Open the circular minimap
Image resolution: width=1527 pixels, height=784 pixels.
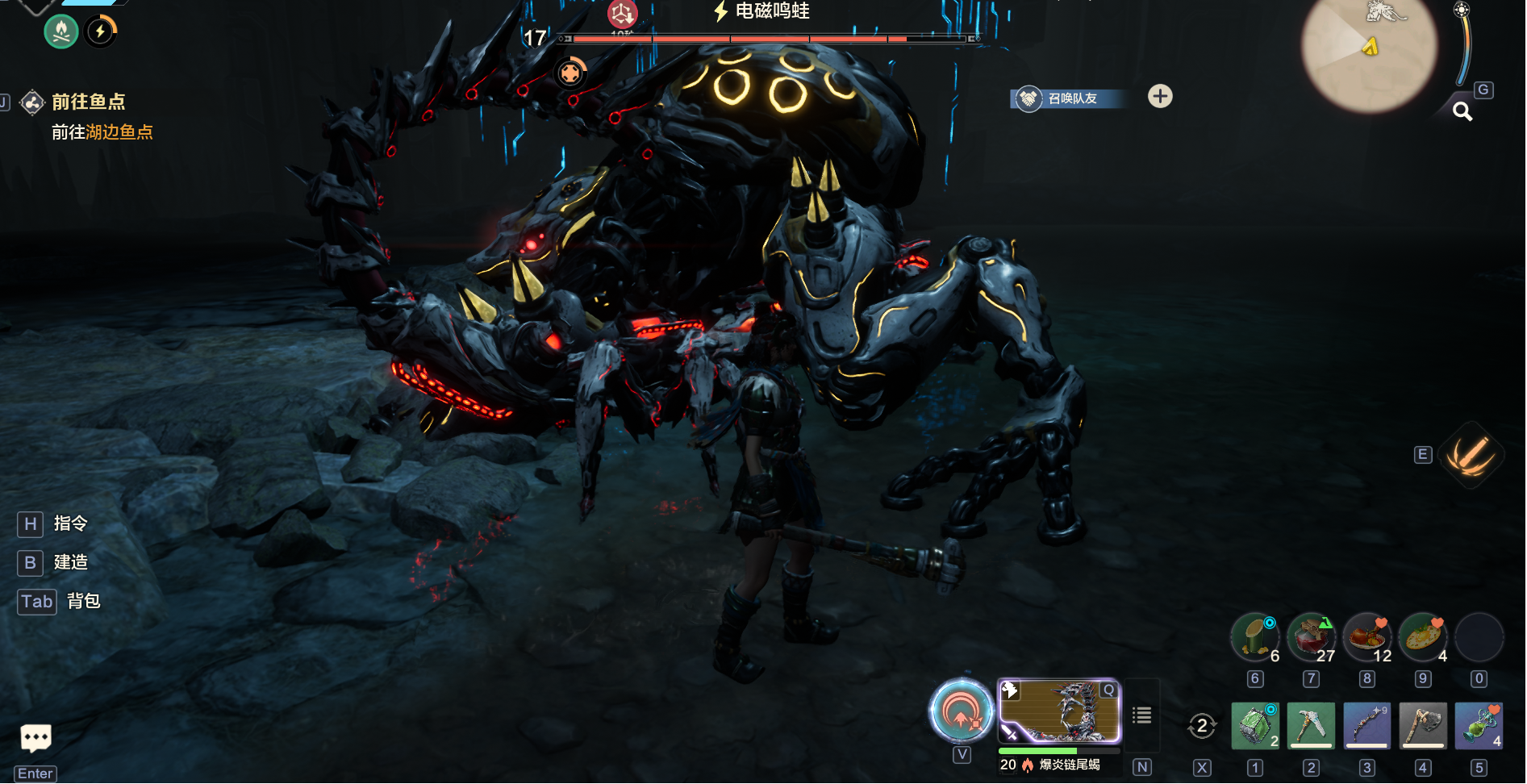point(1368,52)
